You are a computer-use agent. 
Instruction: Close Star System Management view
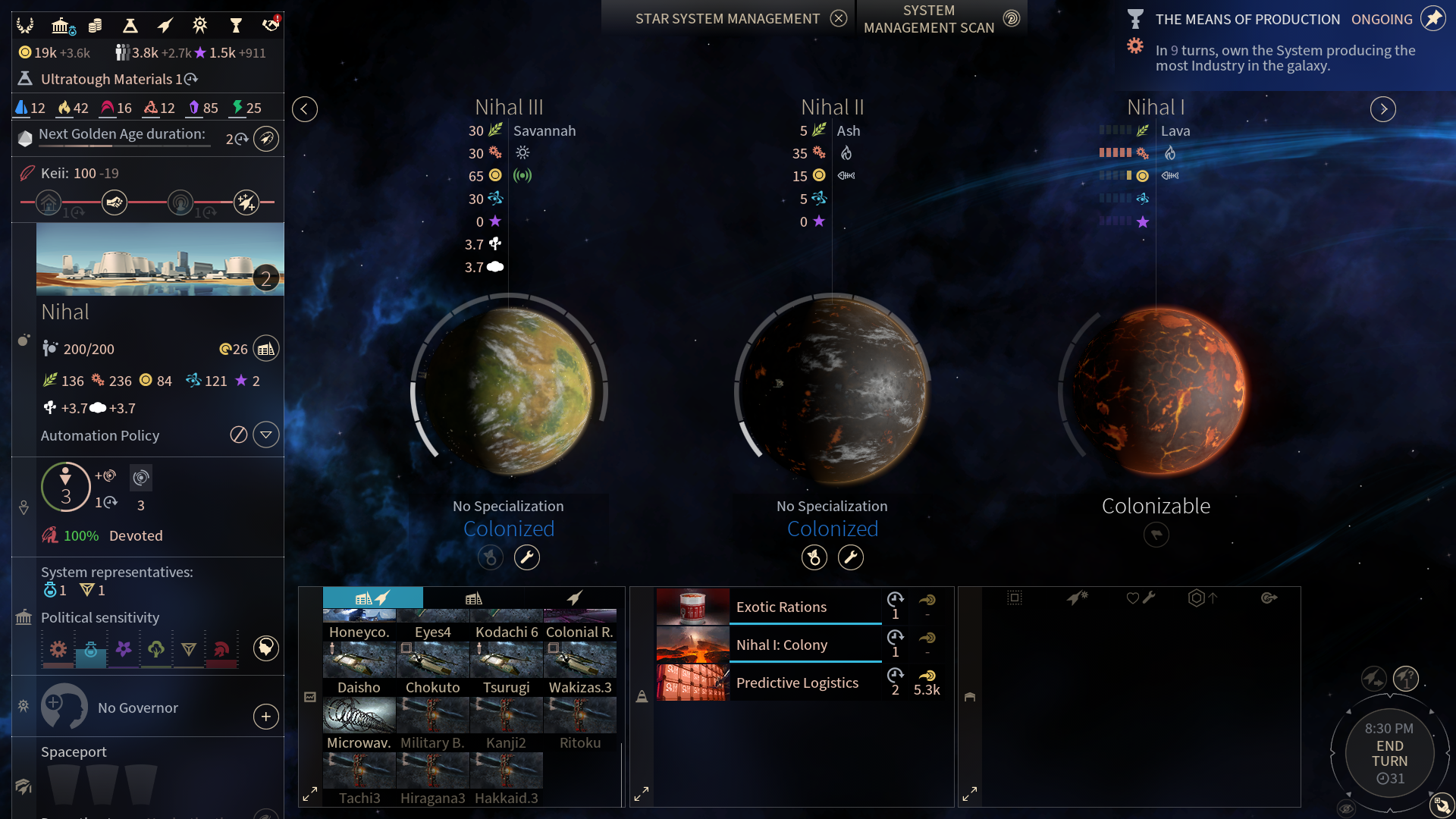click(838, 18)
